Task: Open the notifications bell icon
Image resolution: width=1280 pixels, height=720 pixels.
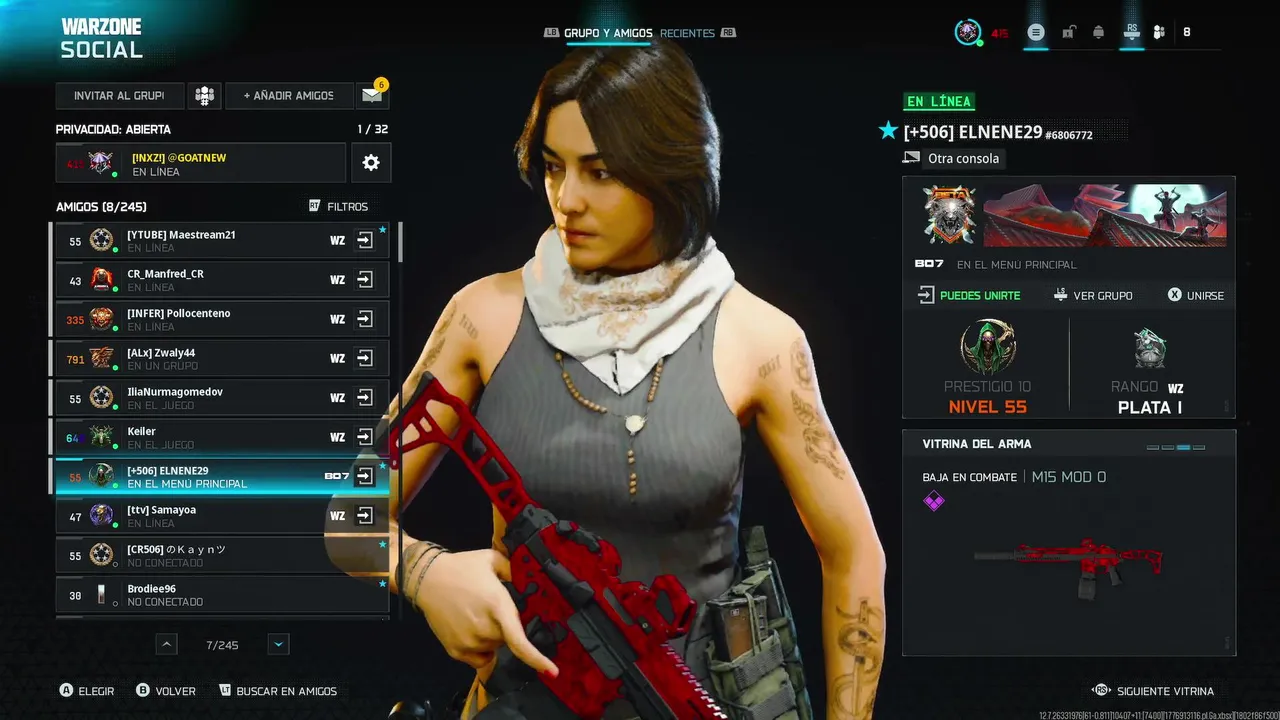Action: click(1098, 33)
